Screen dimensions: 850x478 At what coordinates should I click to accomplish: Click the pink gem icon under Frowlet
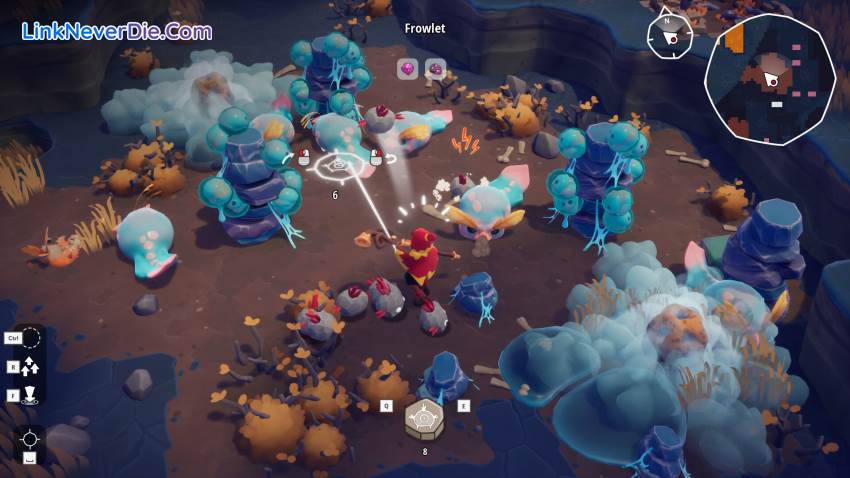pos(408,68)
